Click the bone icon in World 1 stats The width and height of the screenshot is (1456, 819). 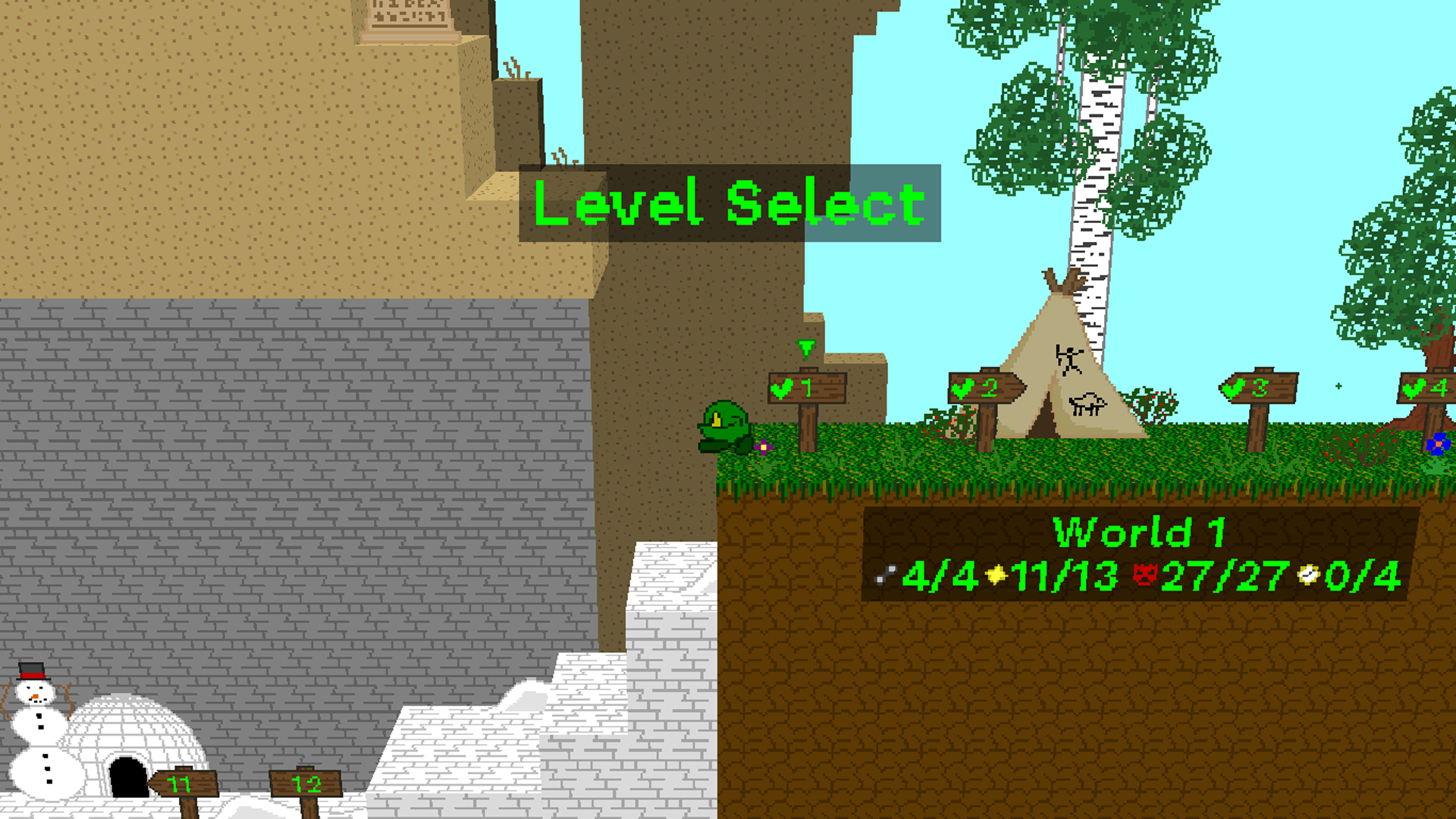click(883, 575)
